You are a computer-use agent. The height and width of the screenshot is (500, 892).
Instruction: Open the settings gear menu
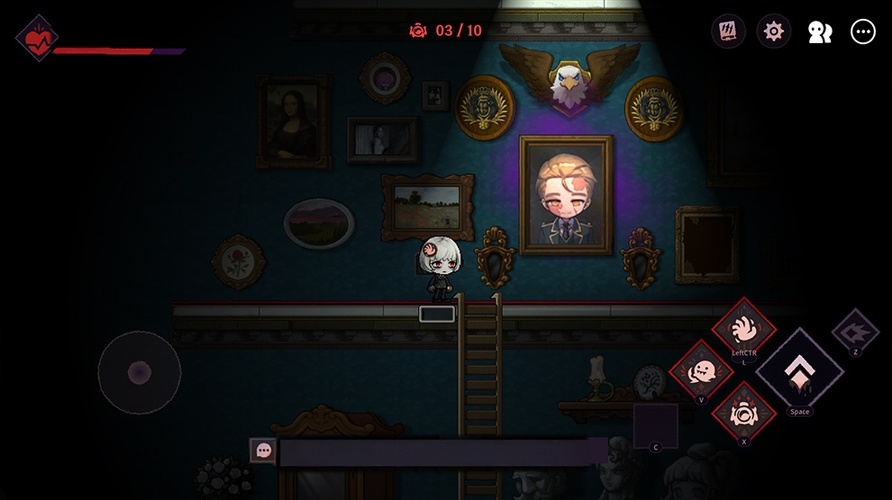[x=773, y=31]
